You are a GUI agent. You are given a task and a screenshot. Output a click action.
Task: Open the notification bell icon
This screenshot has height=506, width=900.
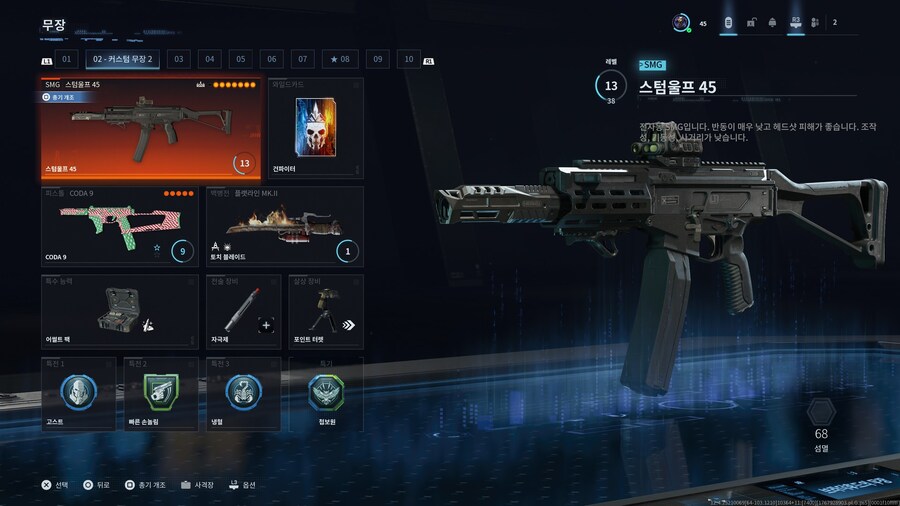(x=772, y=22)
